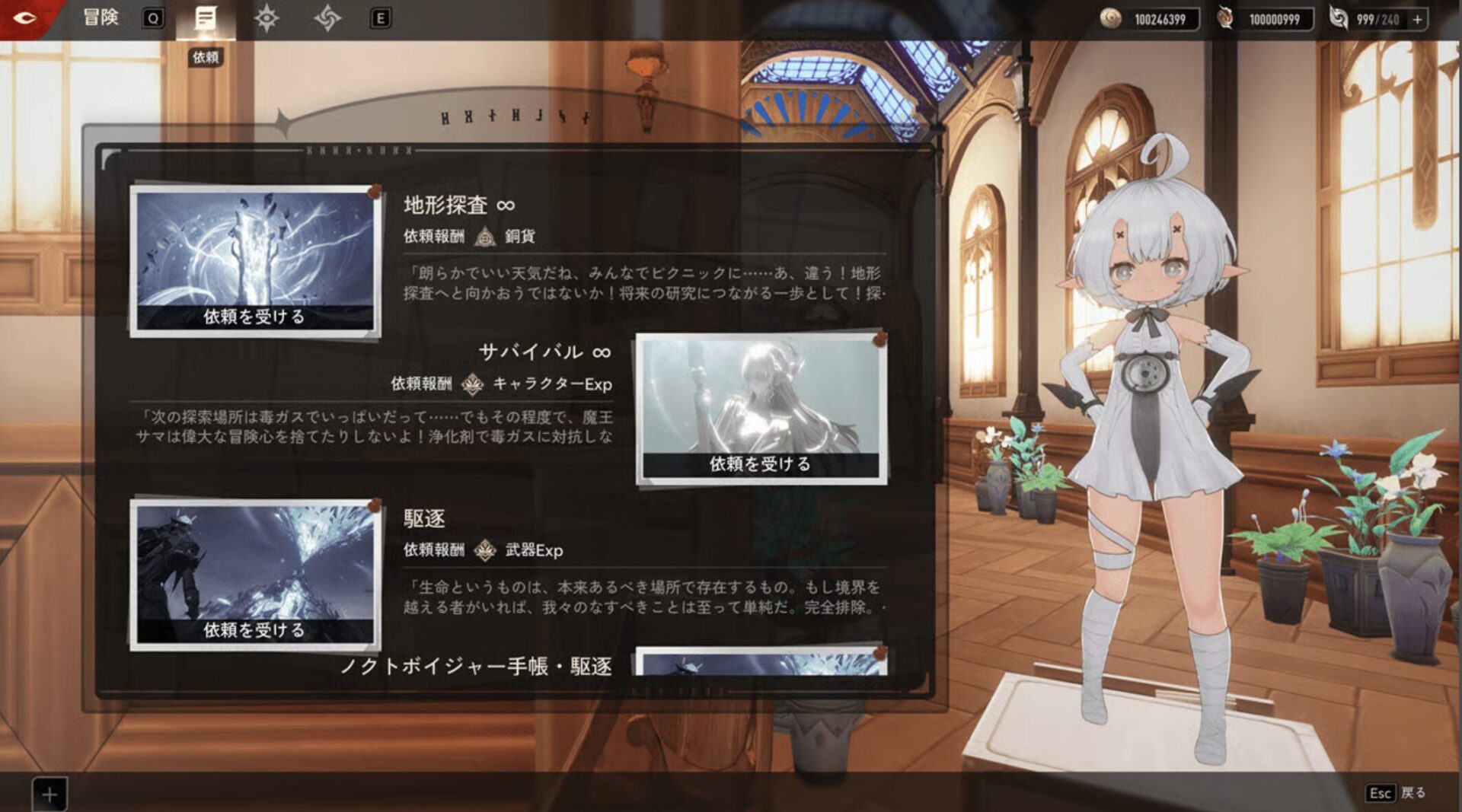The width and height of the screenshot is (1462, 812).
Task: Select the 依頼 commissions tab
Action: coord(205,19)
